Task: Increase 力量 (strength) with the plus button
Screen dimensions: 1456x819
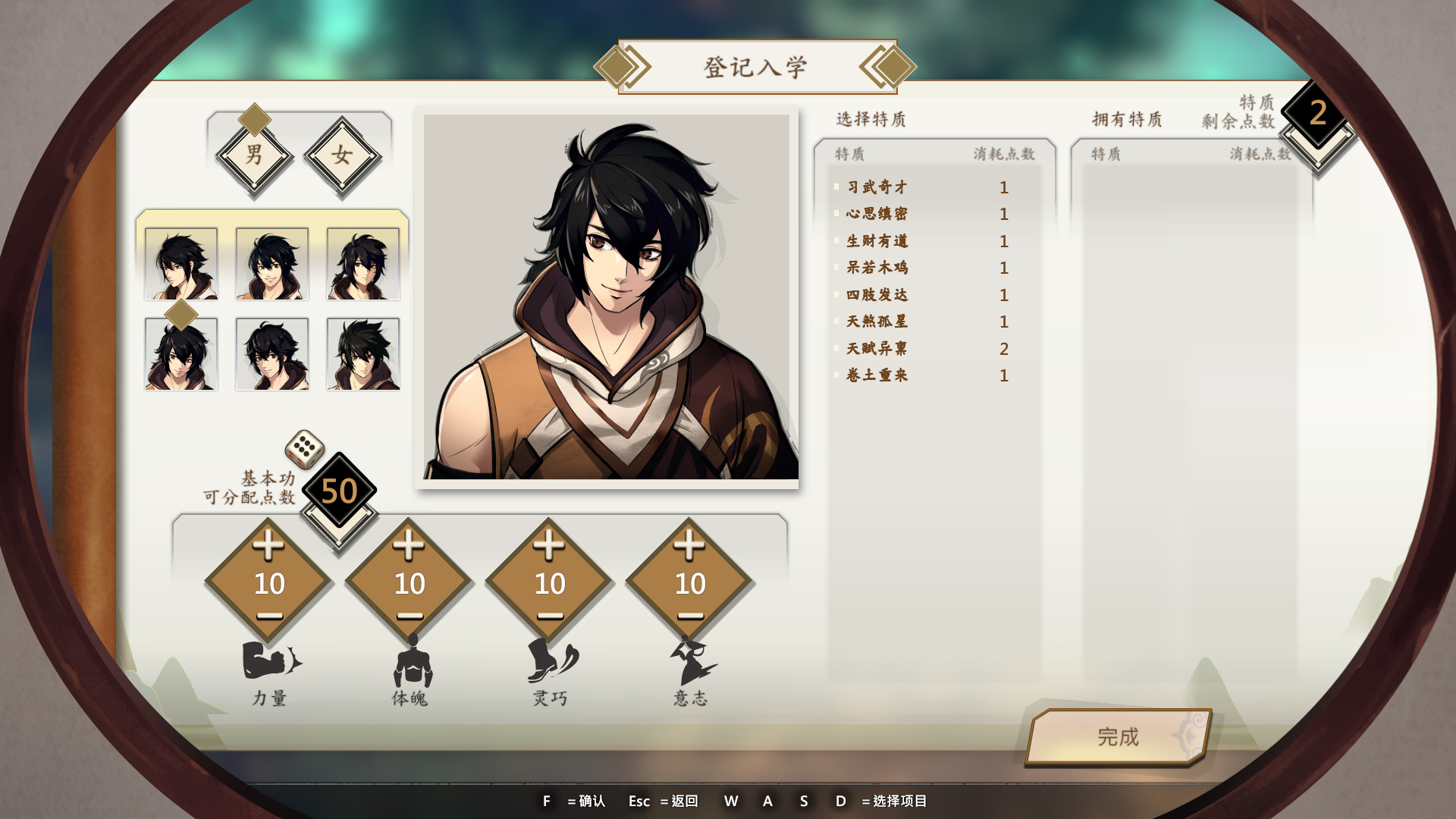Action: (268, 545)
